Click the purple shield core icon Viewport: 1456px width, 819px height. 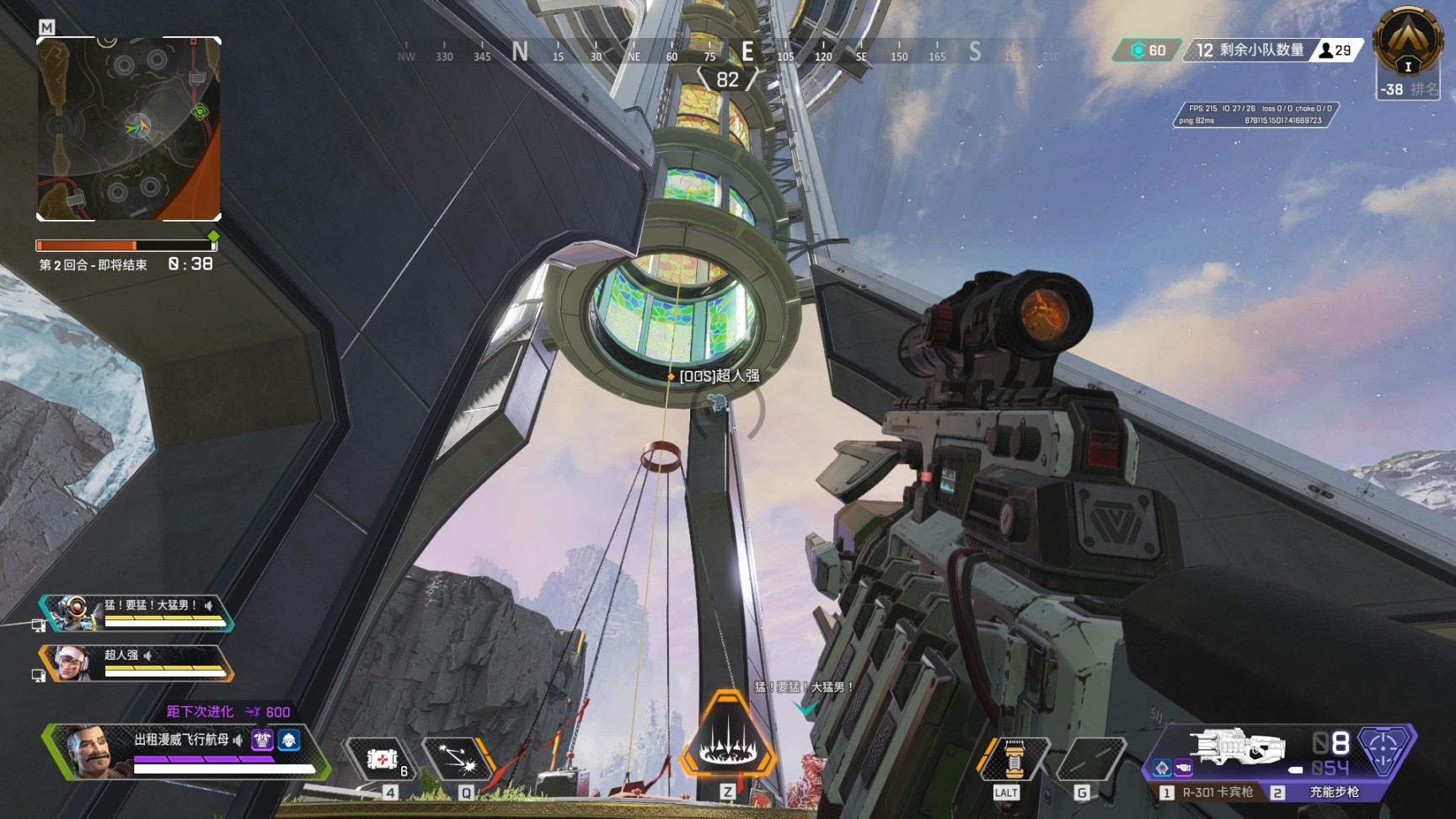point(1384,748)
